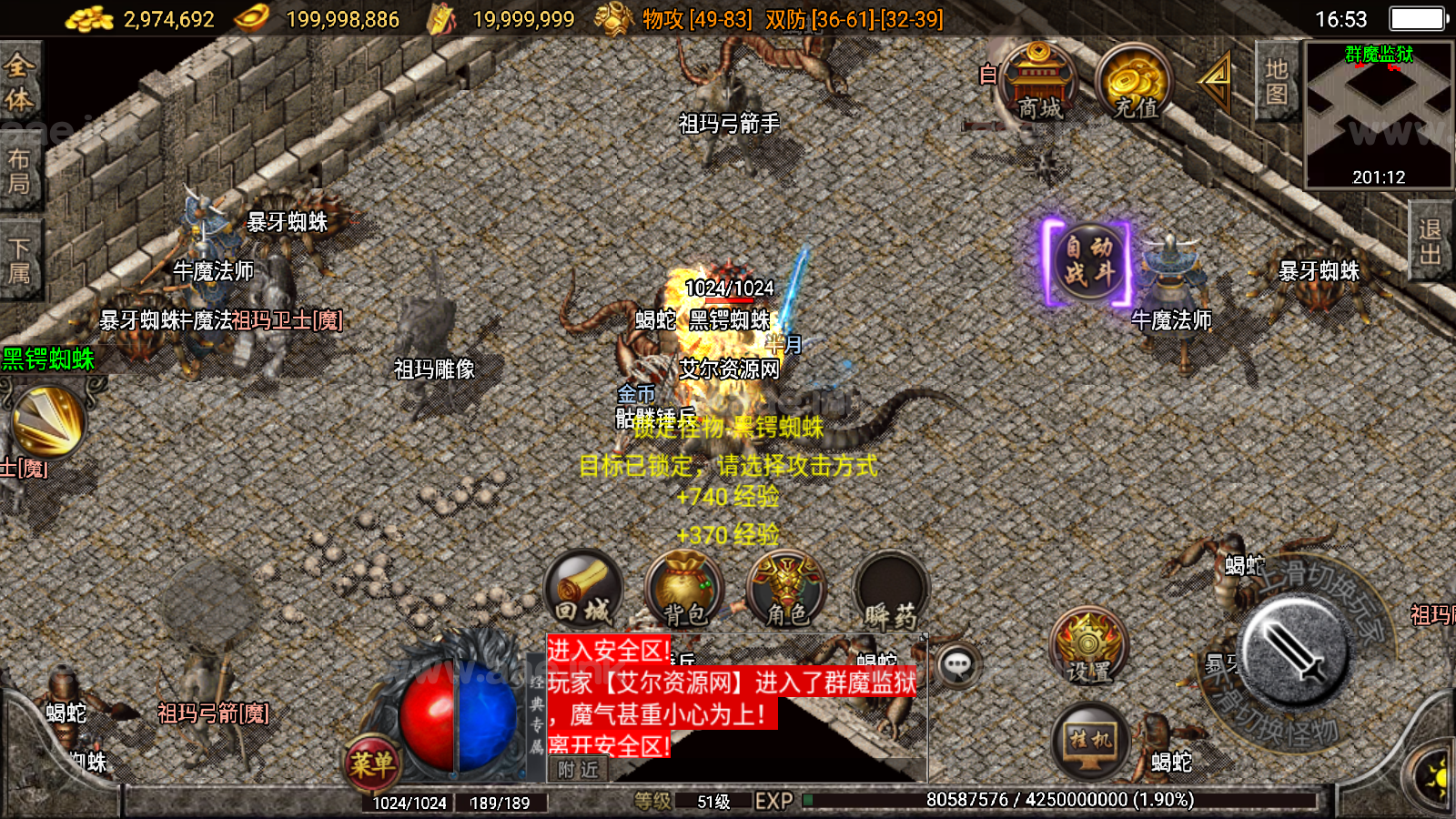The width and height of the screenshot is (1456, 819).
Task: Toggle 自动战斗 auto battle
Action: point(1088,261)
